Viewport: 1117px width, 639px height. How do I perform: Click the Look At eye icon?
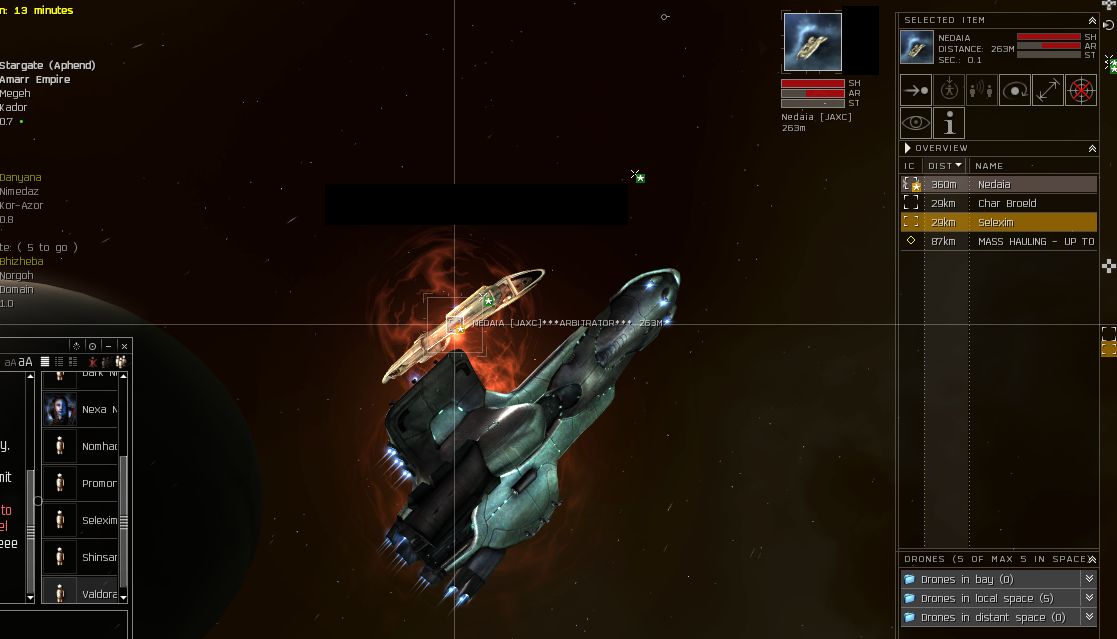916,123
